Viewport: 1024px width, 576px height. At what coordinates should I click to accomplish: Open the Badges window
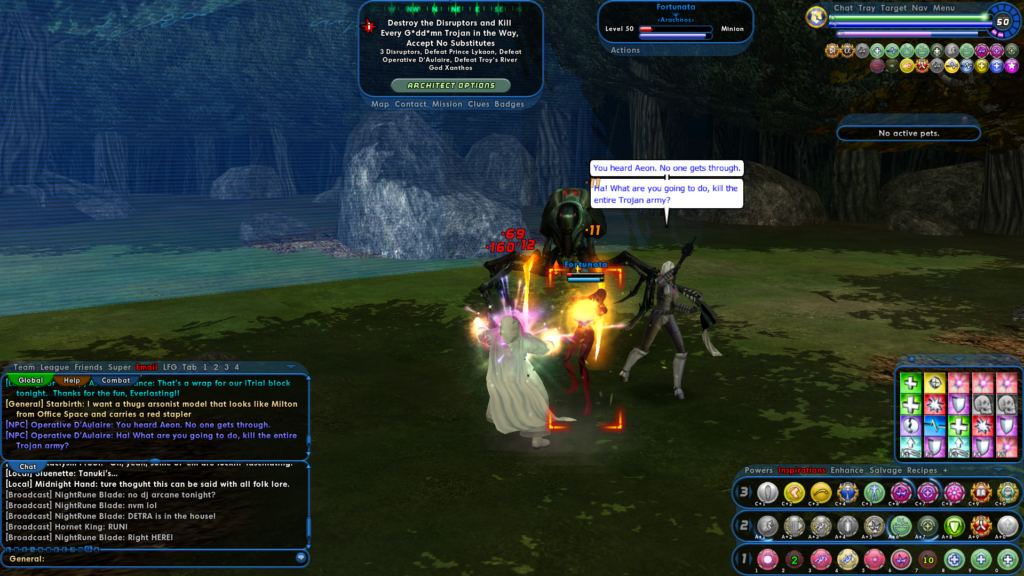coord(509,104)
